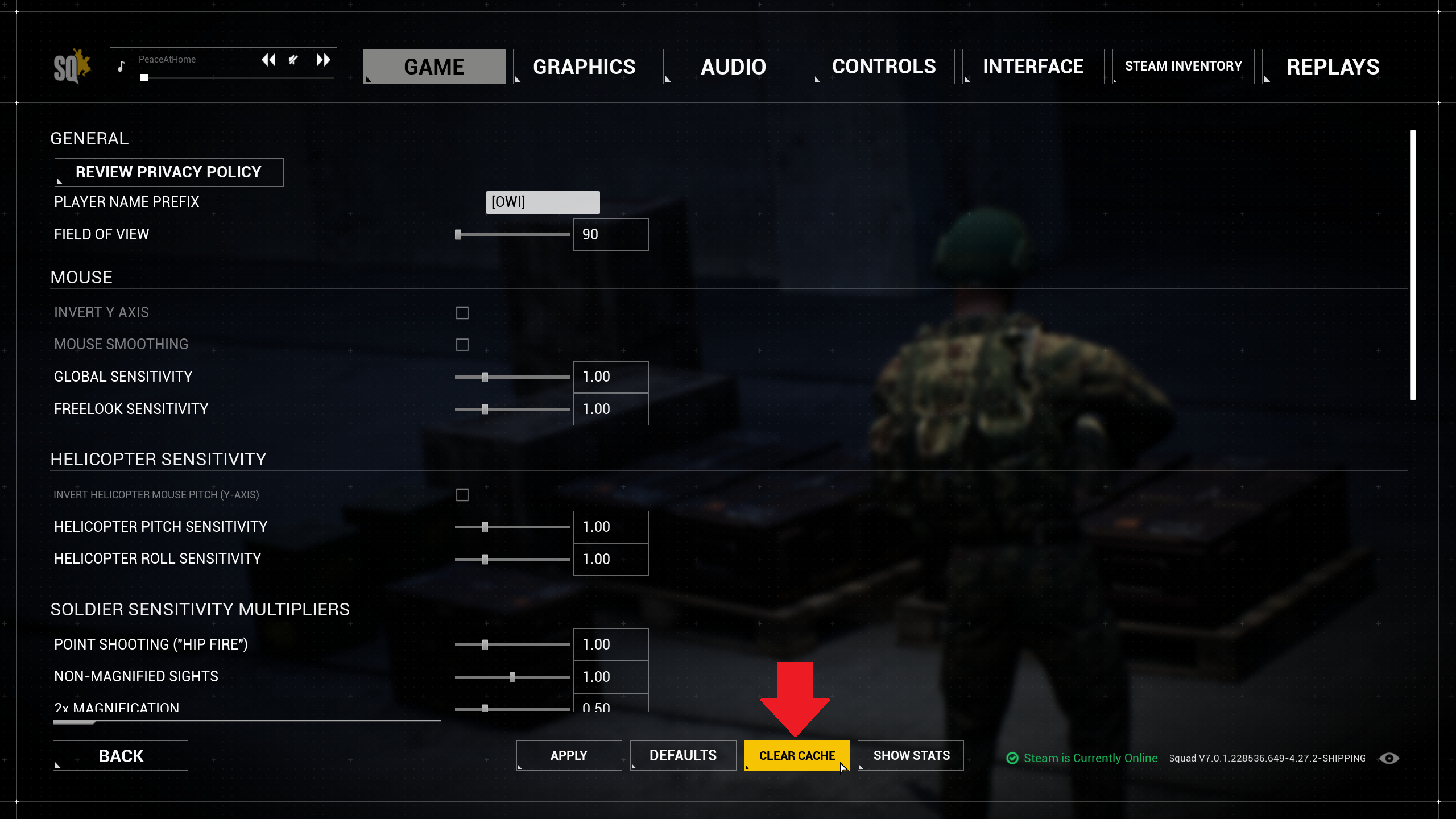The width and height of the screenshot is (1456, 819).
Task: Skip to the next music track
Action: [323, 60]
